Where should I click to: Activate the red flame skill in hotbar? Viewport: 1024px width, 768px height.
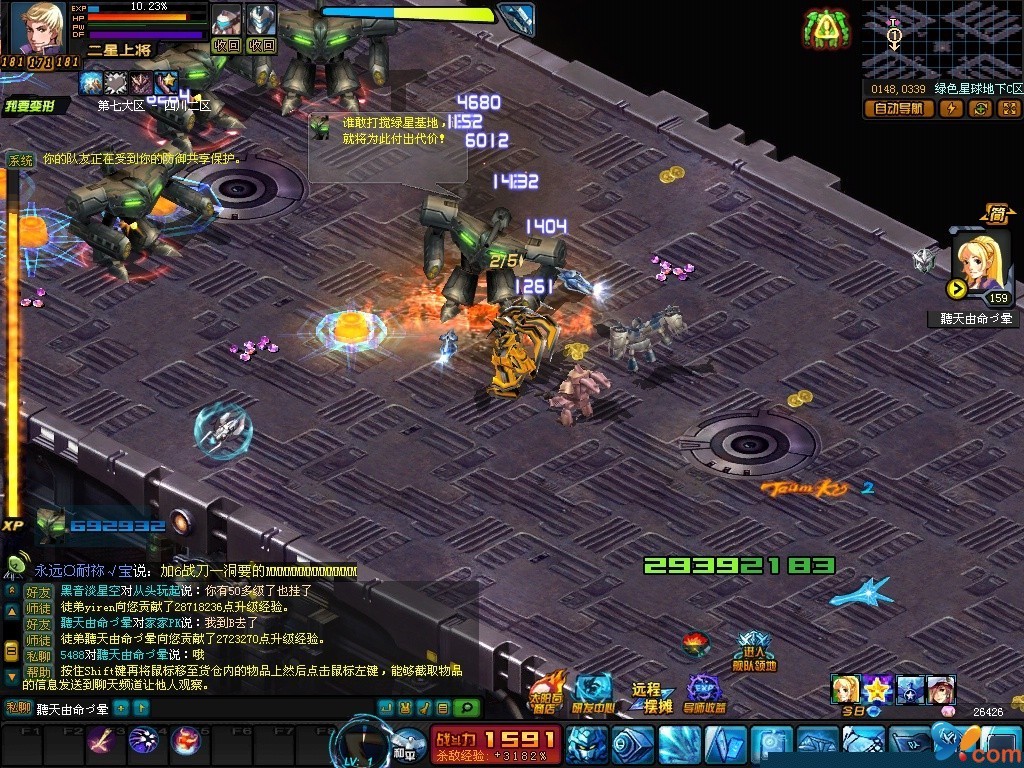(x=186, y=741)
